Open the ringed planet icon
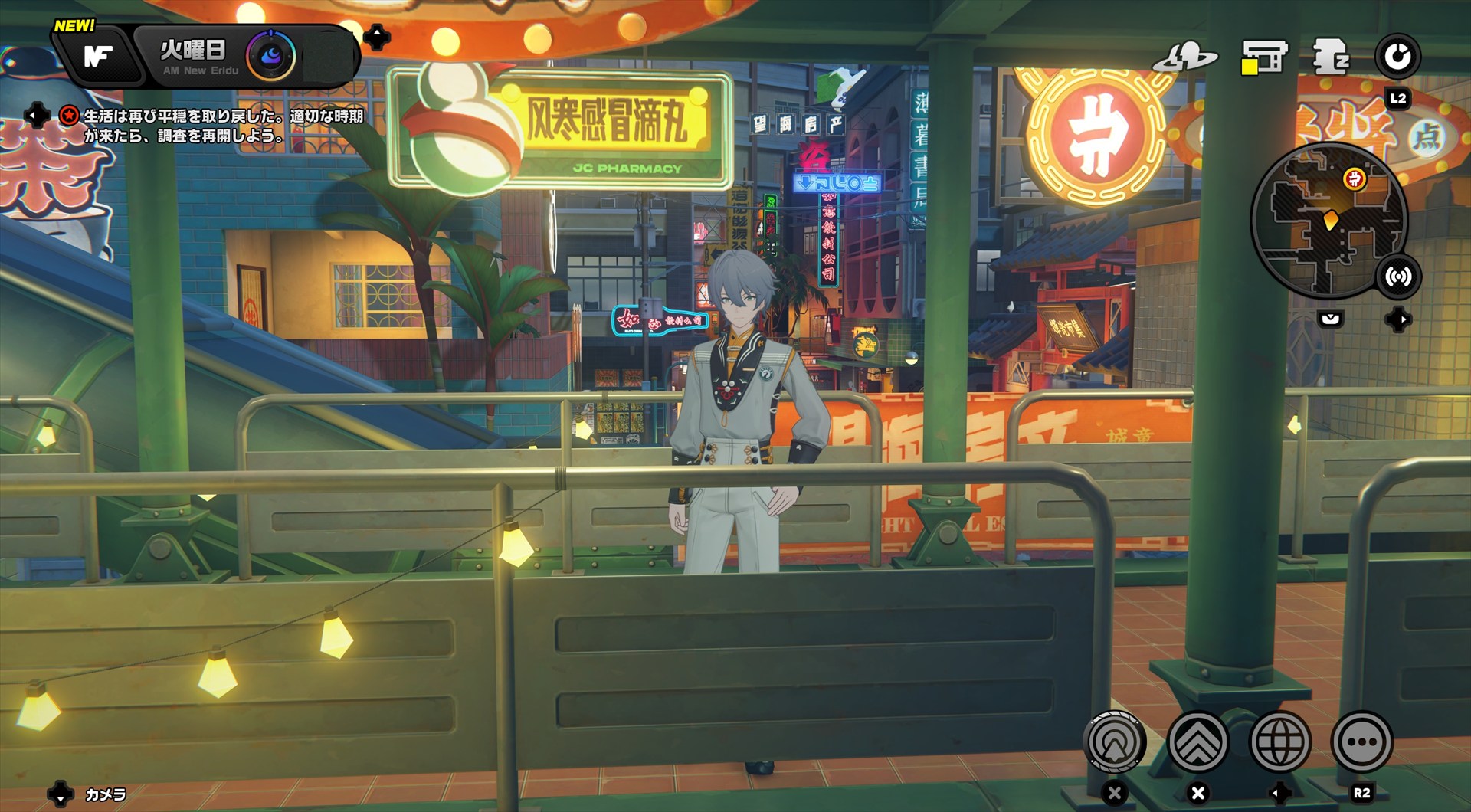The height and width of the screenshot is (812, 1471). click(x=1185, y=57)
